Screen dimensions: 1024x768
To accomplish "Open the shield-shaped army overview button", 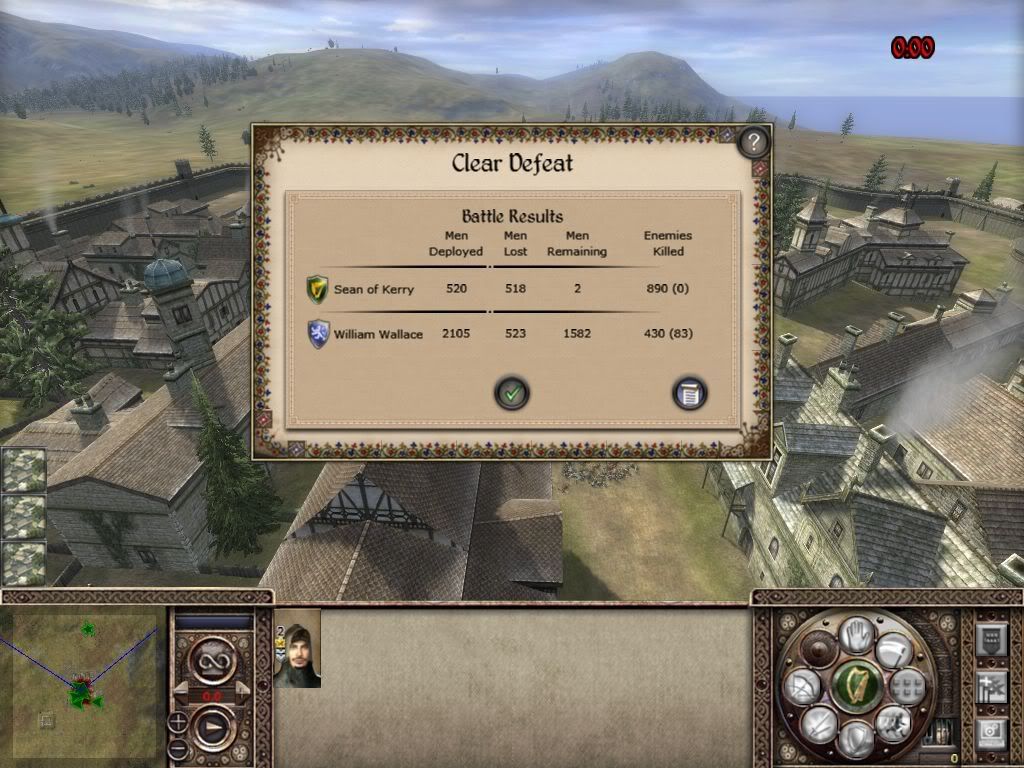I will point(989,638).
